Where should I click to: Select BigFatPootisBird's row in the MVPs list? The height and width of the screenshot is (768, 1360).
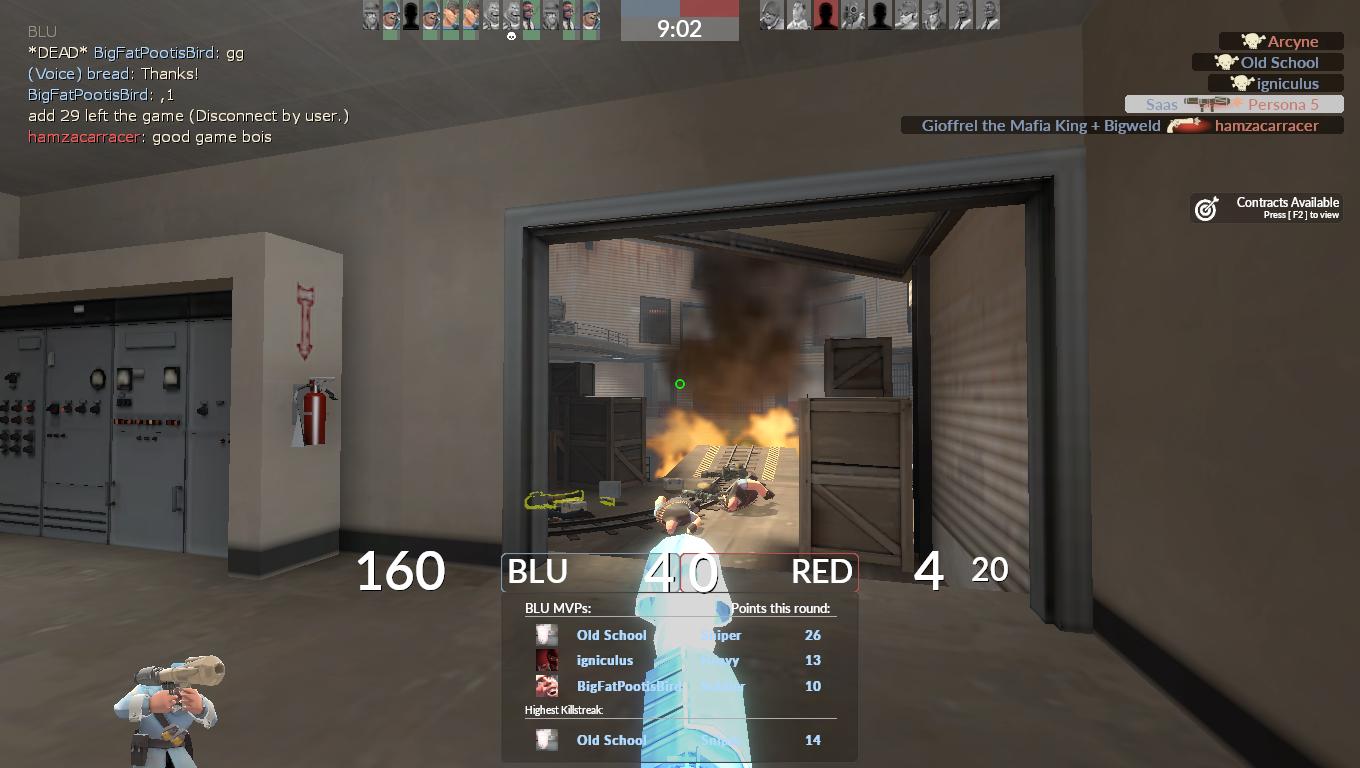630,686
